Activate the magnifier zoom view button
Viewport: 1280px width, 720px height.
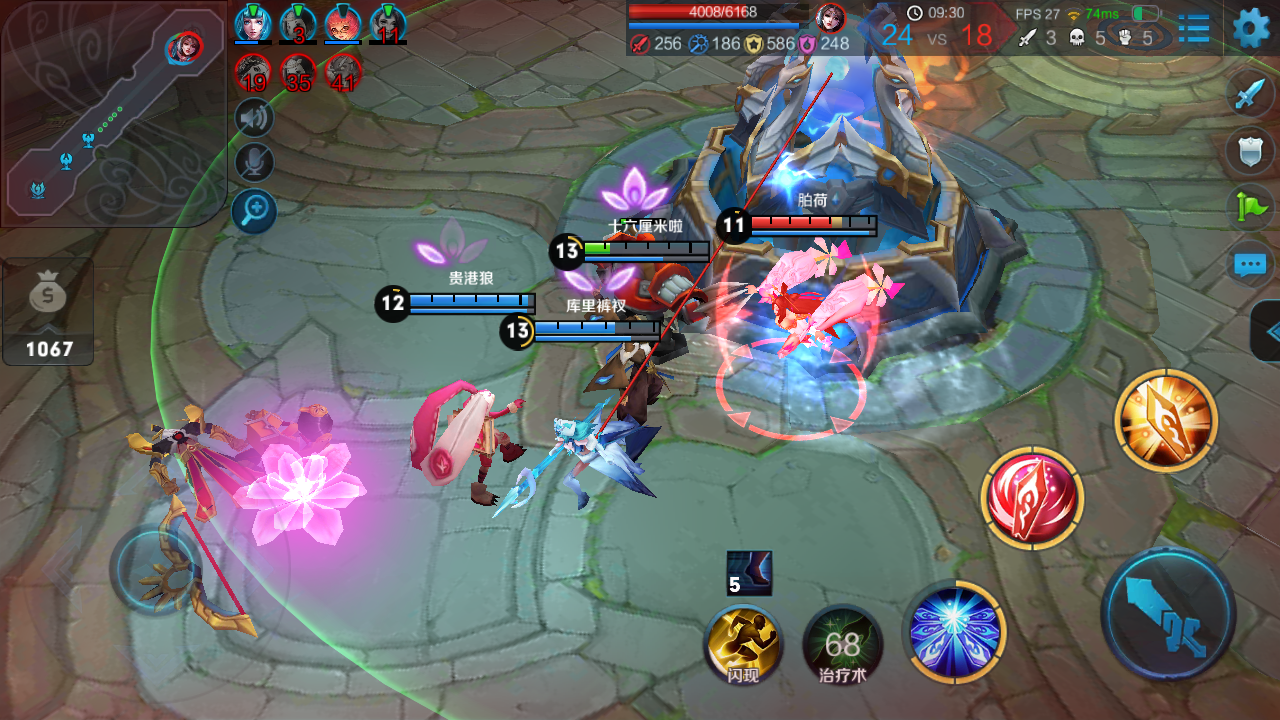(x=254, y=211)
